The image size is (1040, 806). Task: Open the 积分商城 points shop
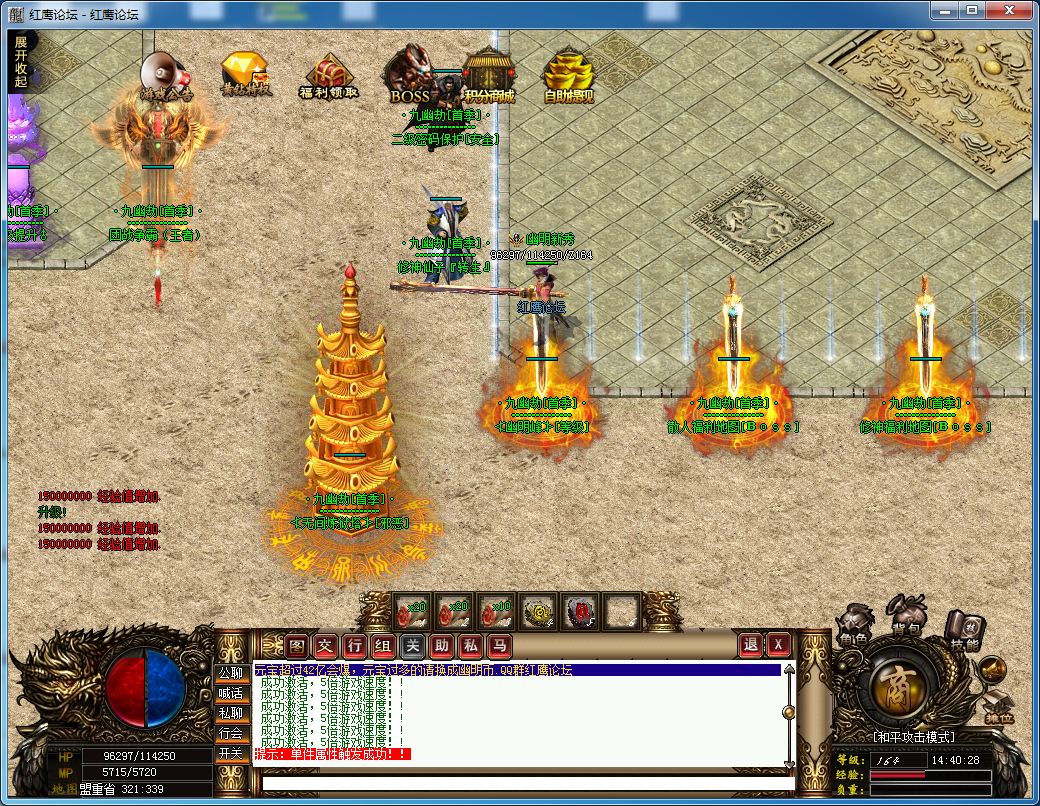coord(489,76)
